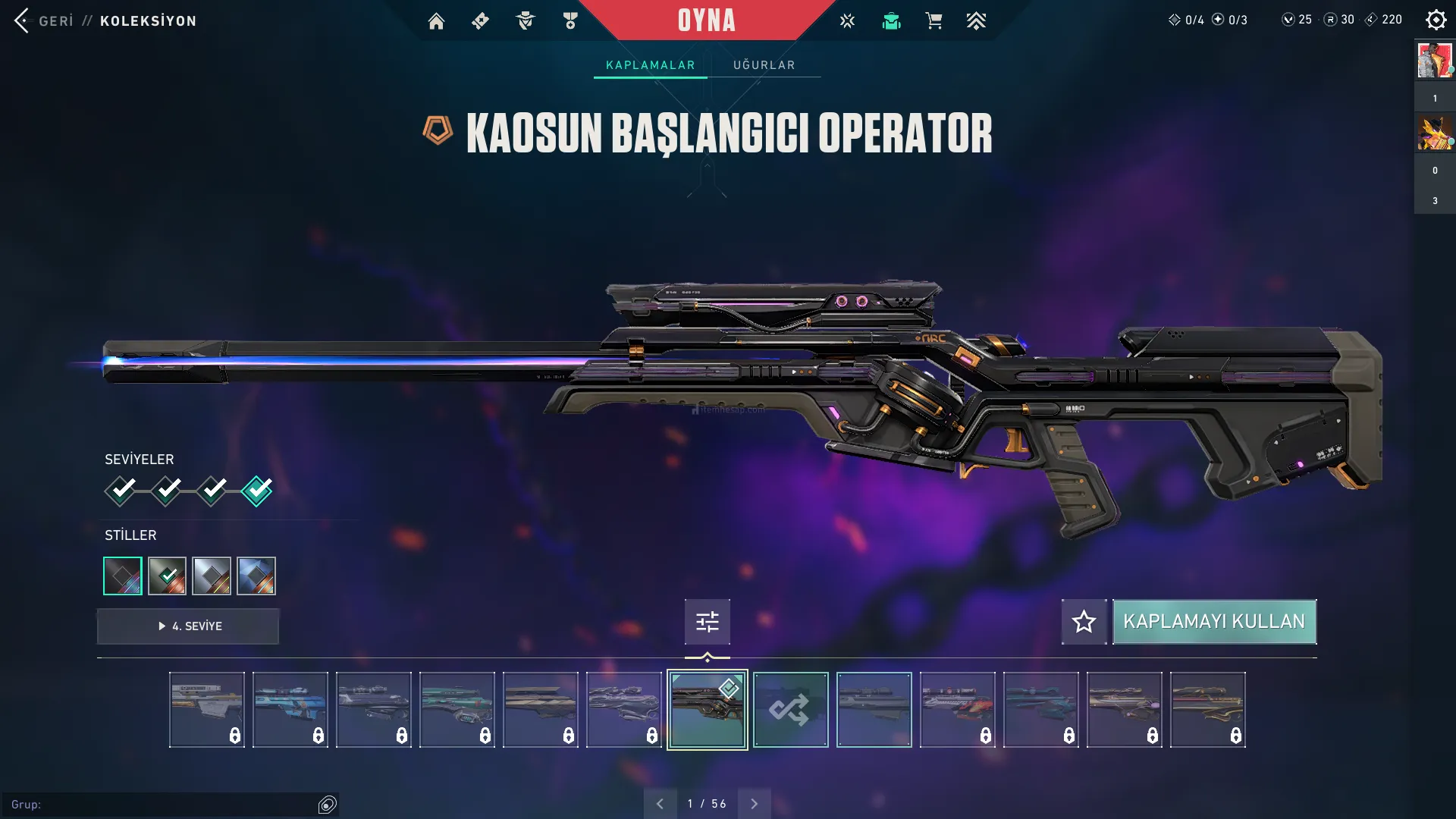Select the Kaplamalar tab

click(650, 65)
